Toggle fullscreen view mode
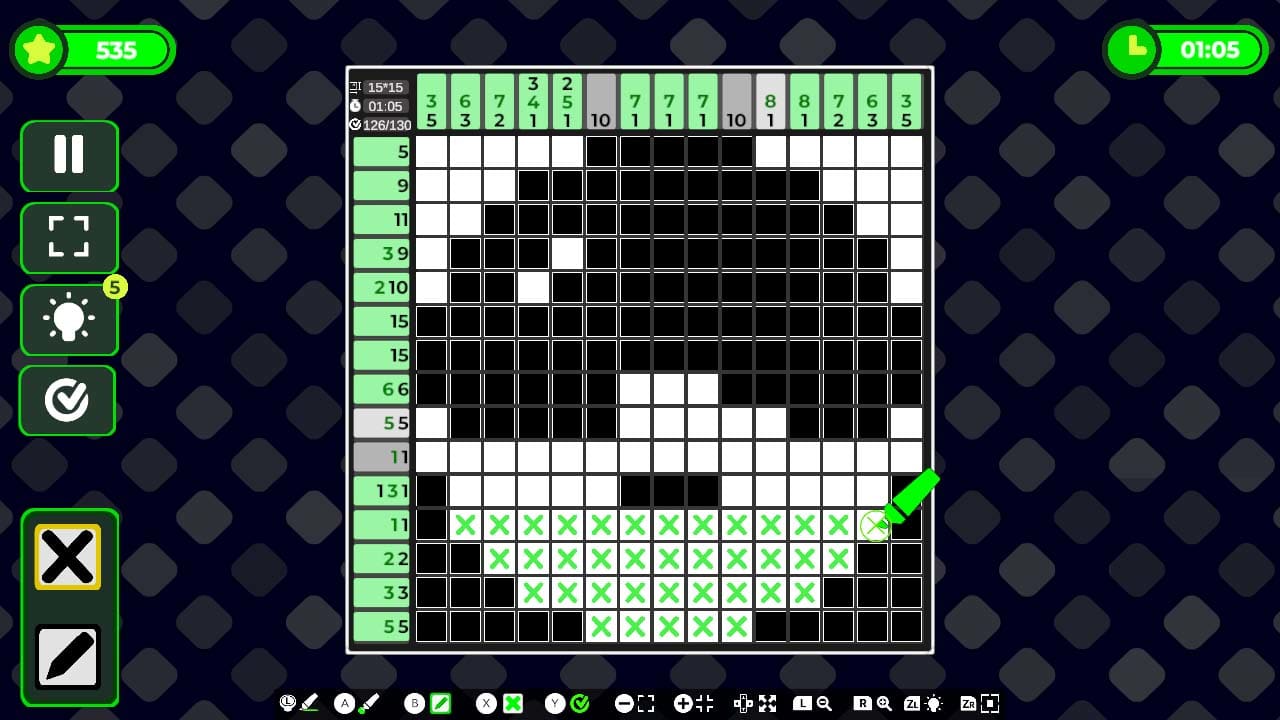1280x720 pixels. coord(67,238)
